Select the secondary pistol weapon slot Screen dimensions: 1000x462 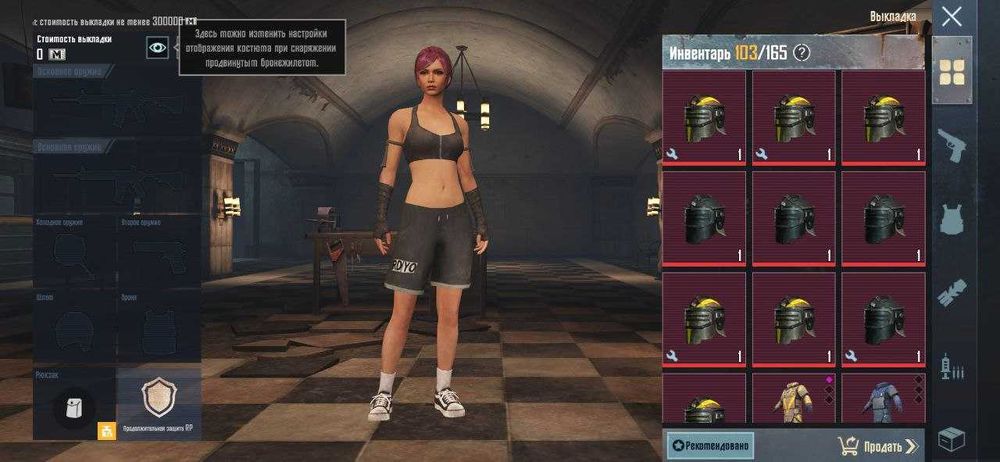tap(158, 254)
